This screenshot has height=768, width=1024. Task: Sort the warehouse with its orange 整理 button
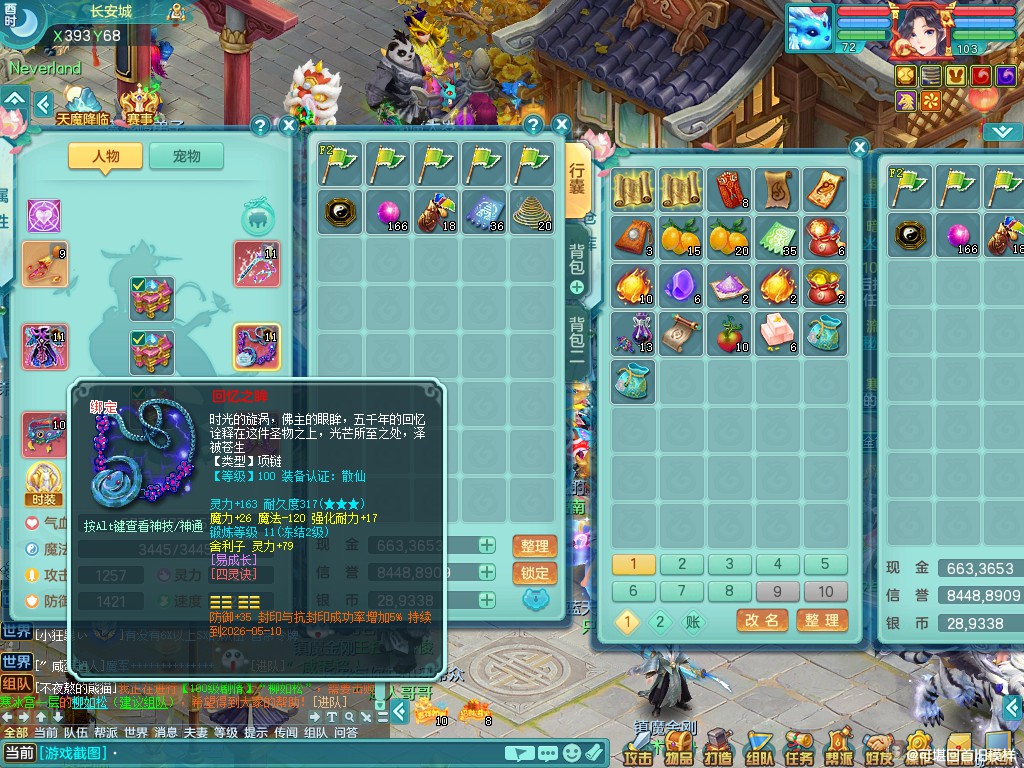coord(822,621)
